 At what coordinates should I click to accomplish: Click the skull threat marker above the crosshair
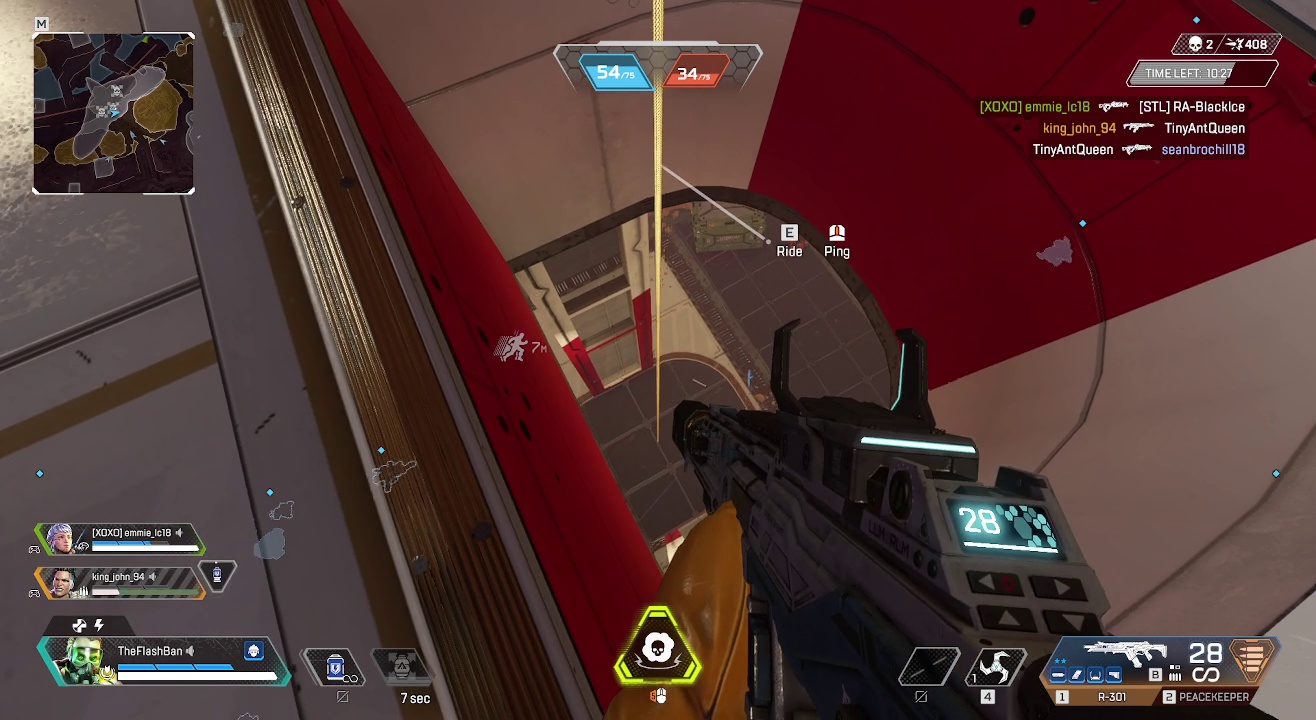[657, 651]
